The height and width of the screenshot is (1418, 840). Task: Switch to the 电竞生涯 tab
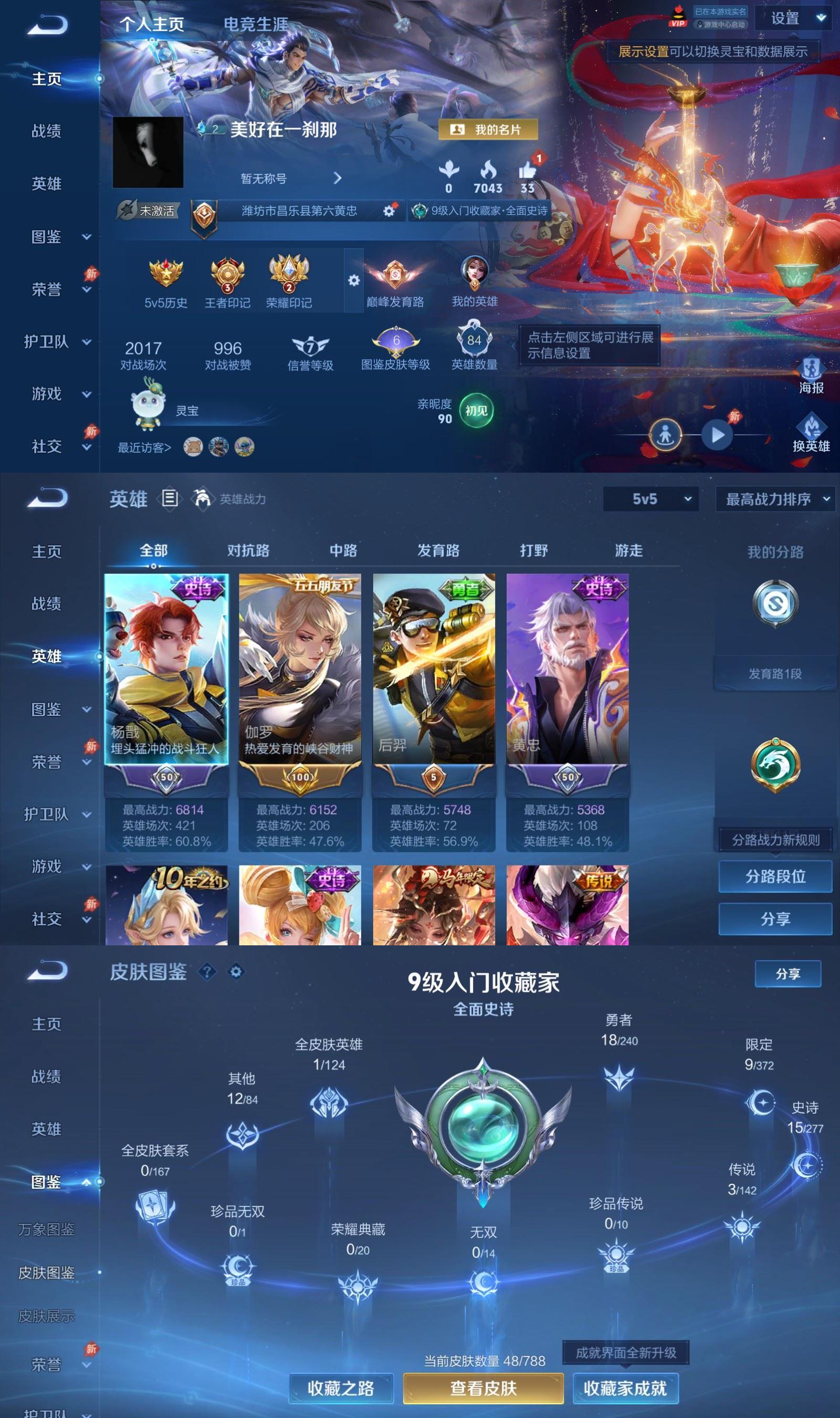(x=258, y=23)
